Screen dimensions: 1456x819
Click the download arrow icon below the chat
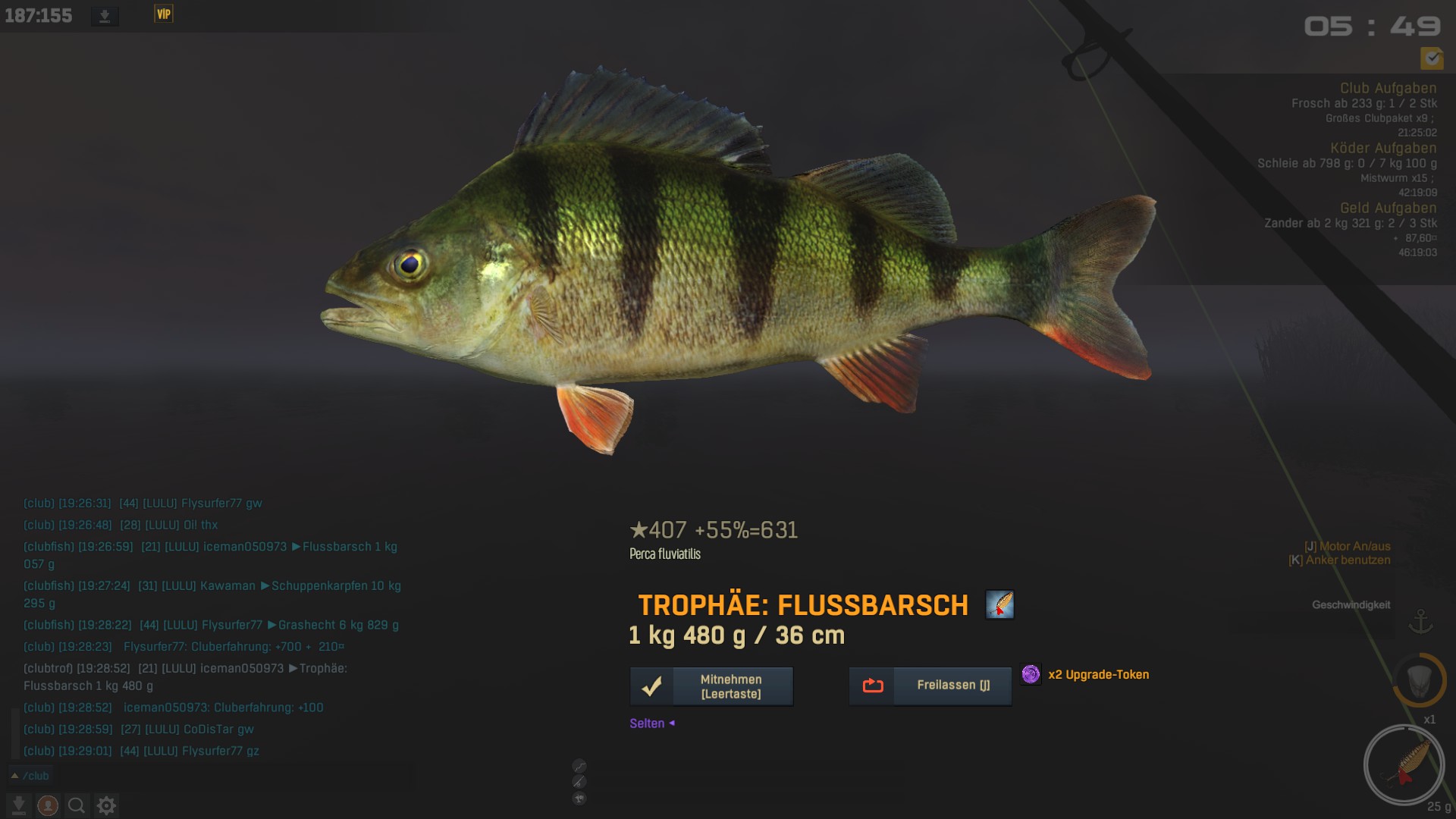19,805
